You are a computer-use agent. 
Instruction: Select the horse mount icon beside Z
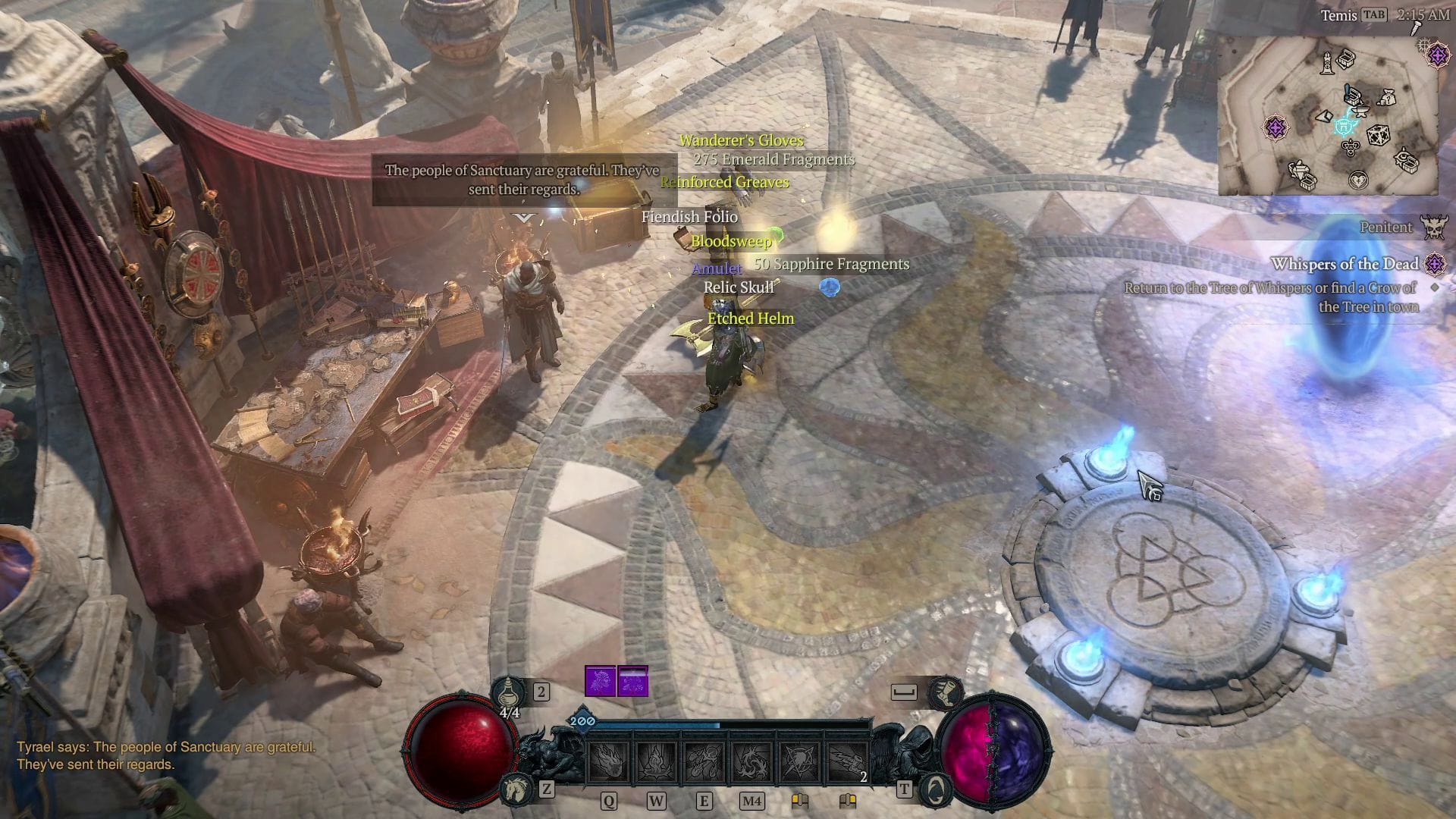[516, 789]
